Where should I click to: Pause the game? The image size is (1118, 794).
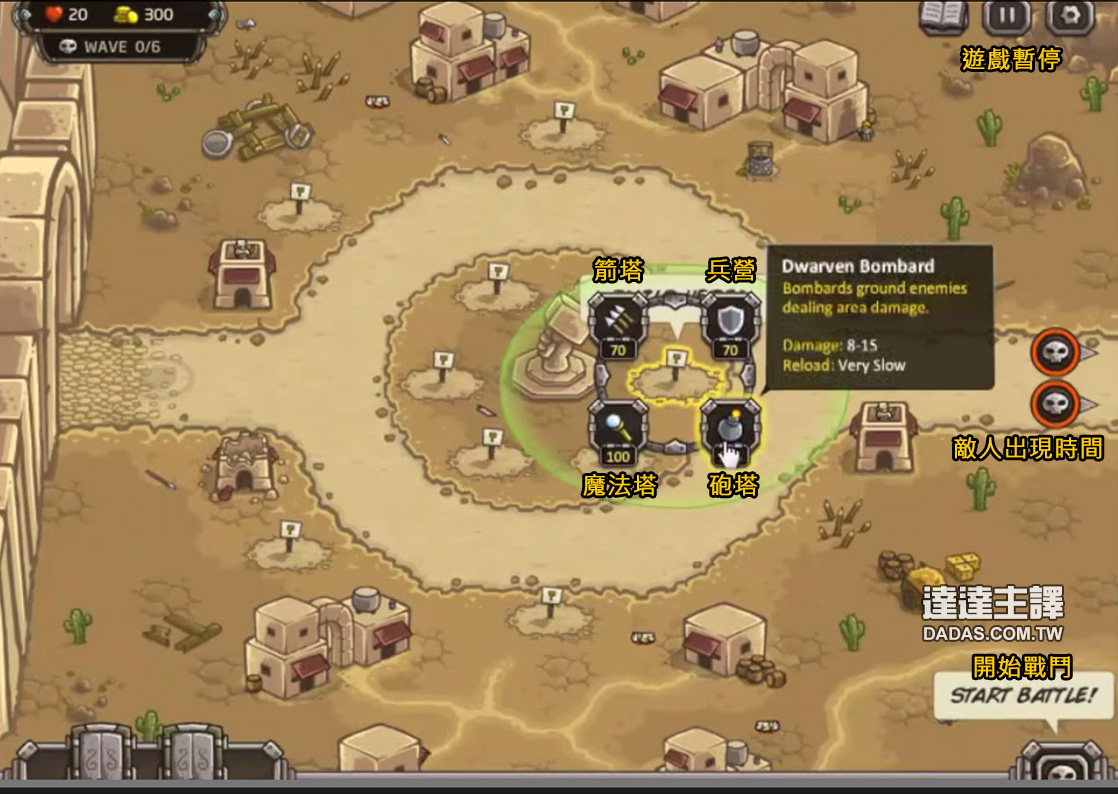[x=1006, y=16]
